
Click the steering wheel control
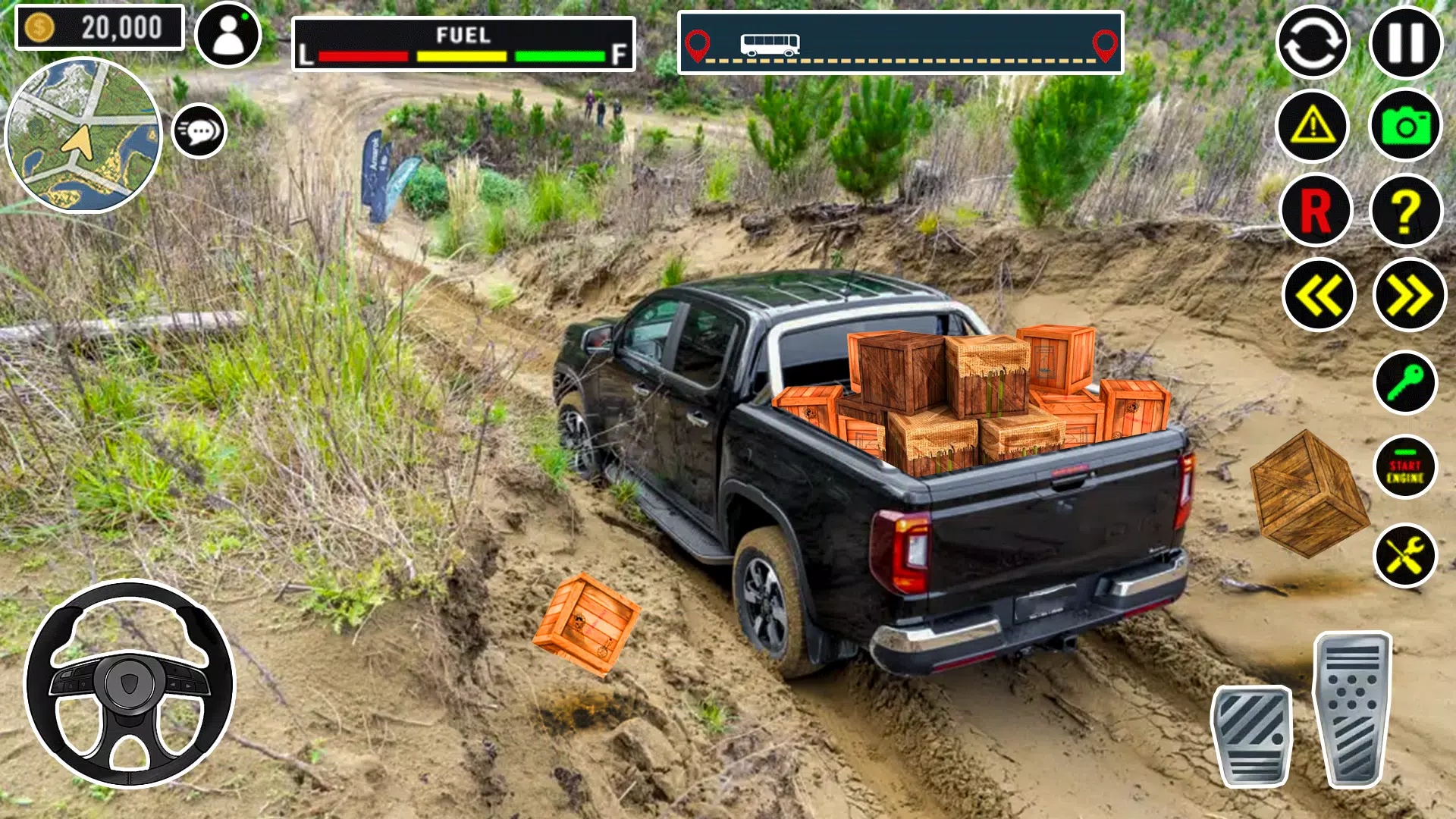click(x=130, y=684)
